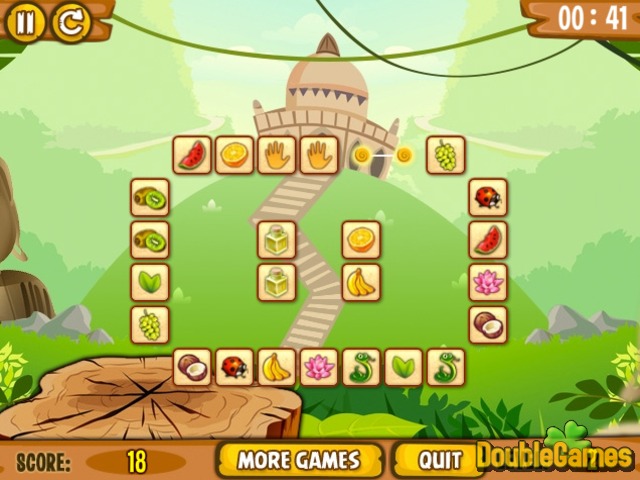Image resolution: width=640 pixels, height=480 pixels.
Task: Open the DoubleGames watermark link
Action: 553,456
